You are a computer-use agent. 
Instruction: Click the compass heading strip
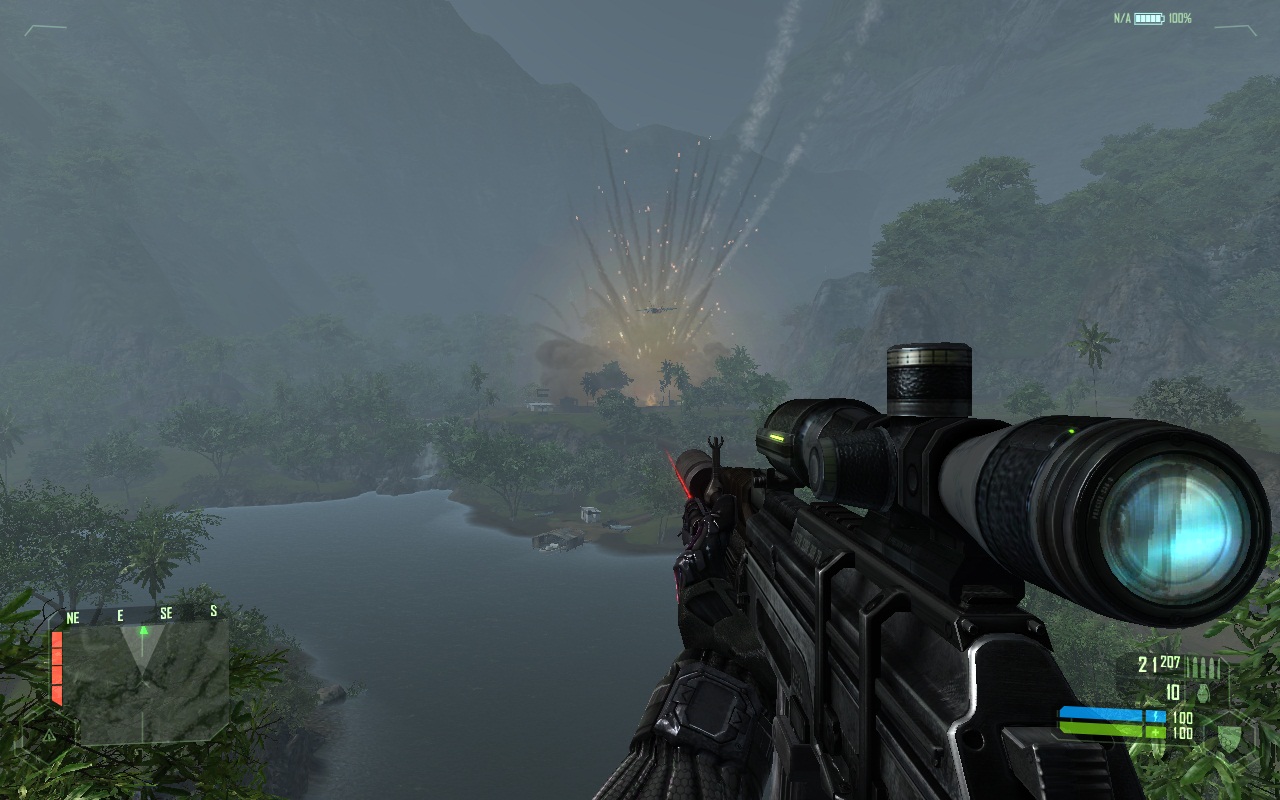click(x=140, y=616)
